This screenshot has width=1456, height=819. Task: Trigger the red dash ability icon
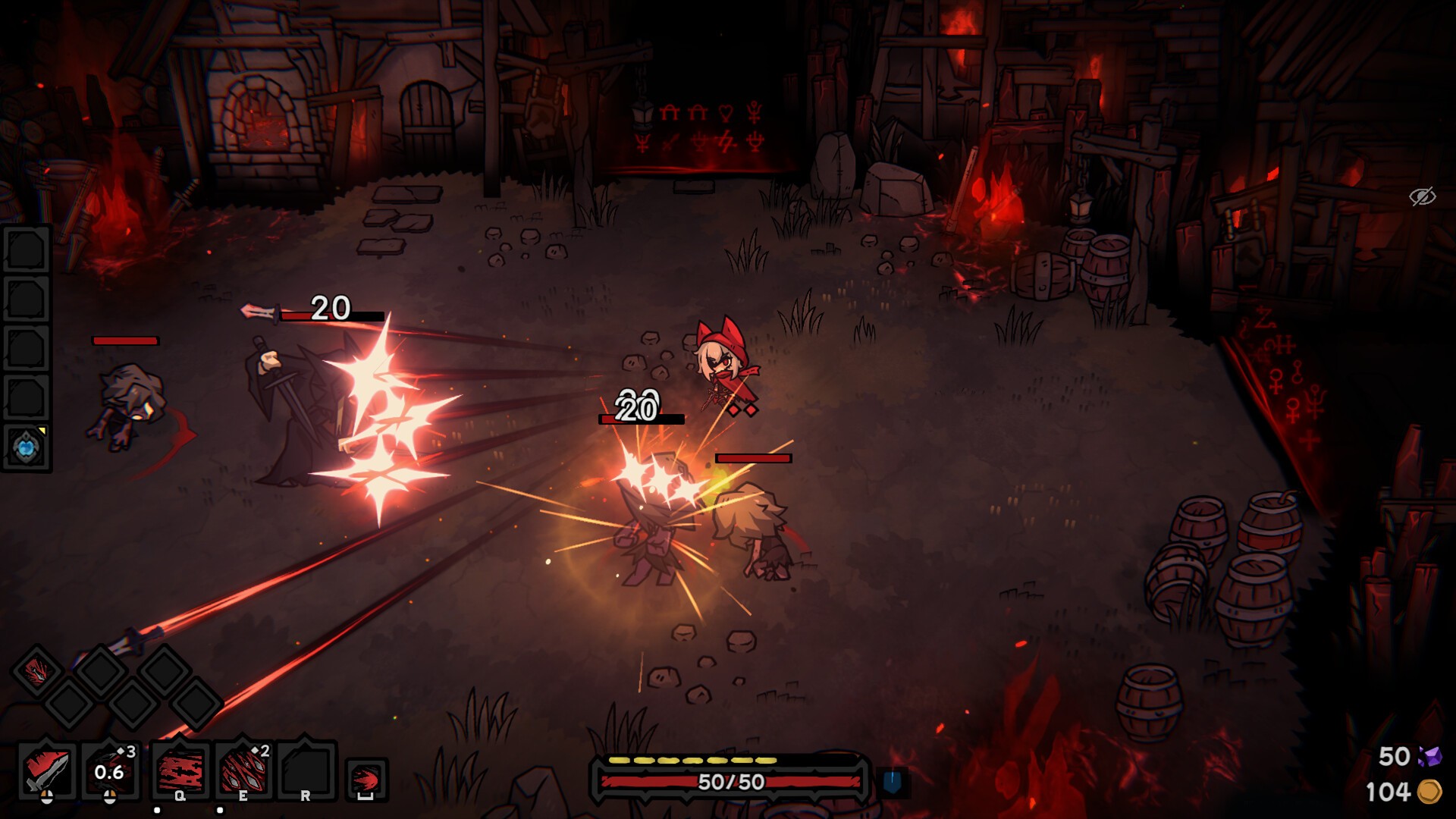pyautogui.click(x=366, y=779)
